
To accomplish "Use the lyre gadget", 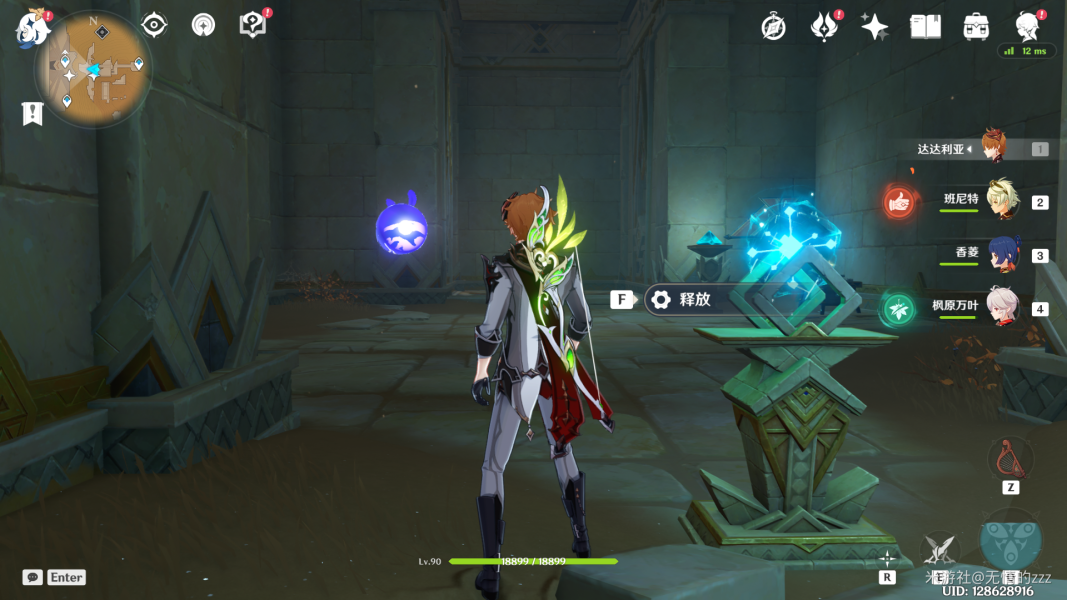I will pos(1010,460).
